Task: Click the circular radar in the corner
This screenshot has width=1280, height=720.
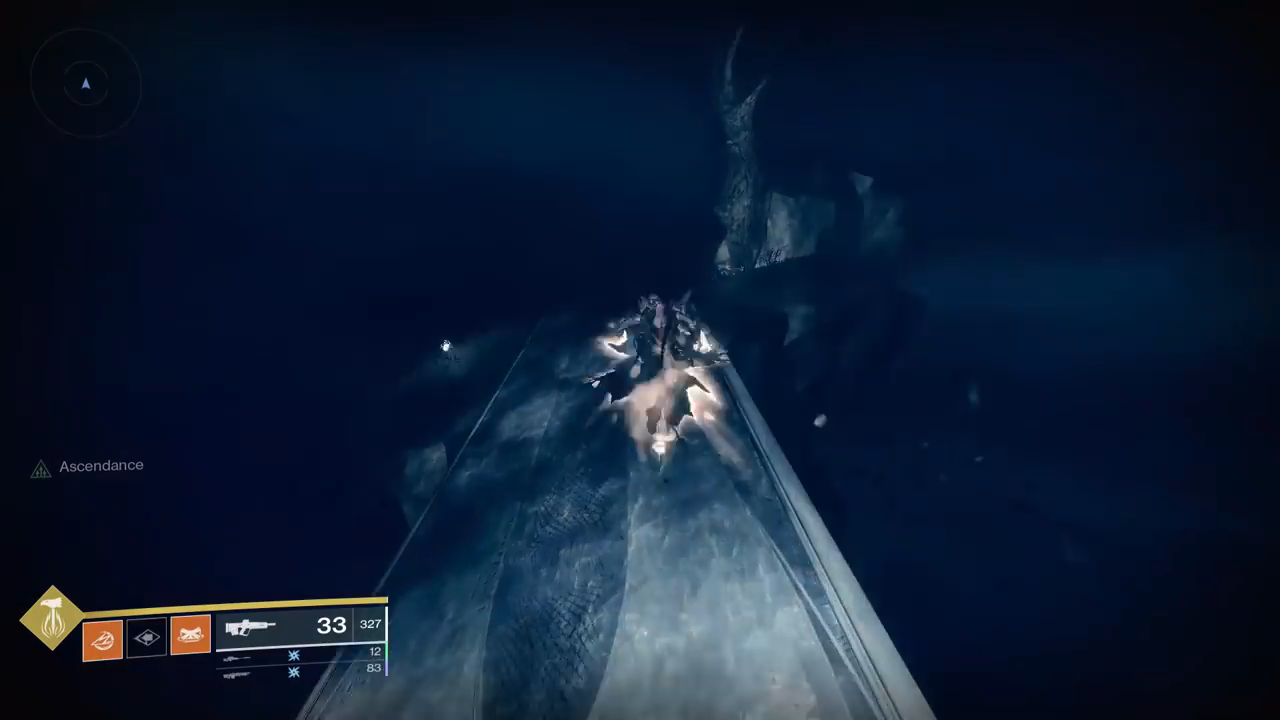Action: click(85, 85)
